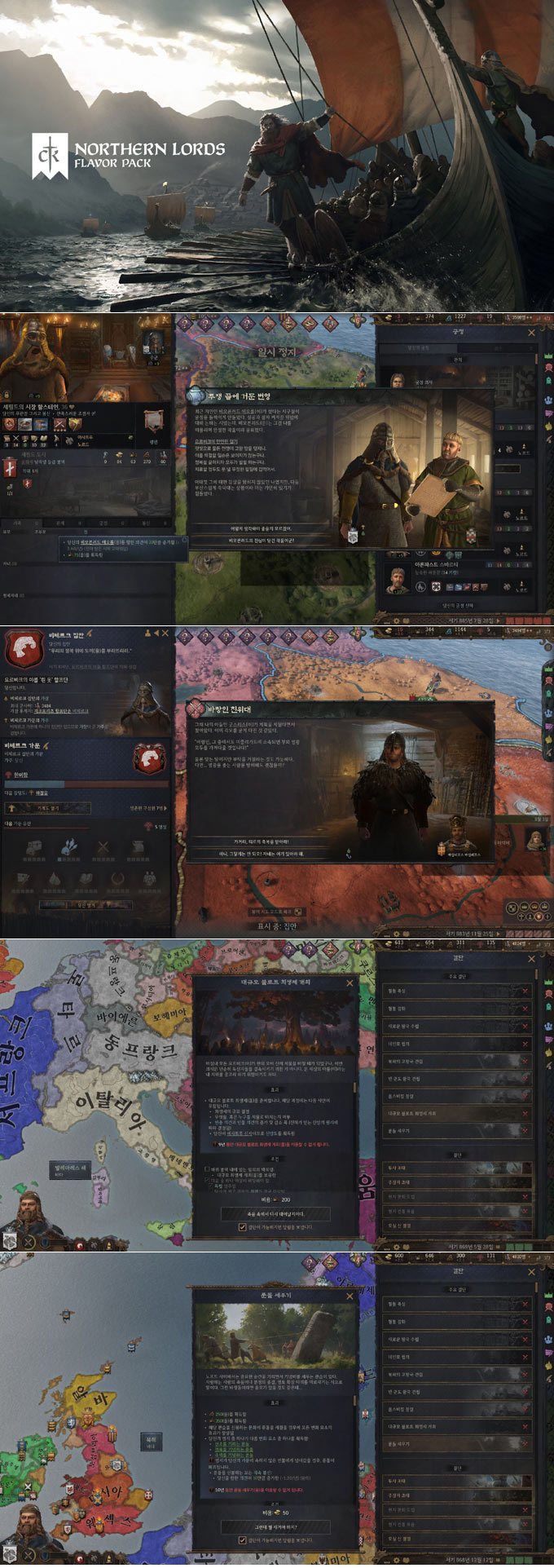This screenshot has width=554, height=1568.
Task: Choose the second reply in the 투쟁 끝에 거둔 번영 event
Action: coord(262,540)
